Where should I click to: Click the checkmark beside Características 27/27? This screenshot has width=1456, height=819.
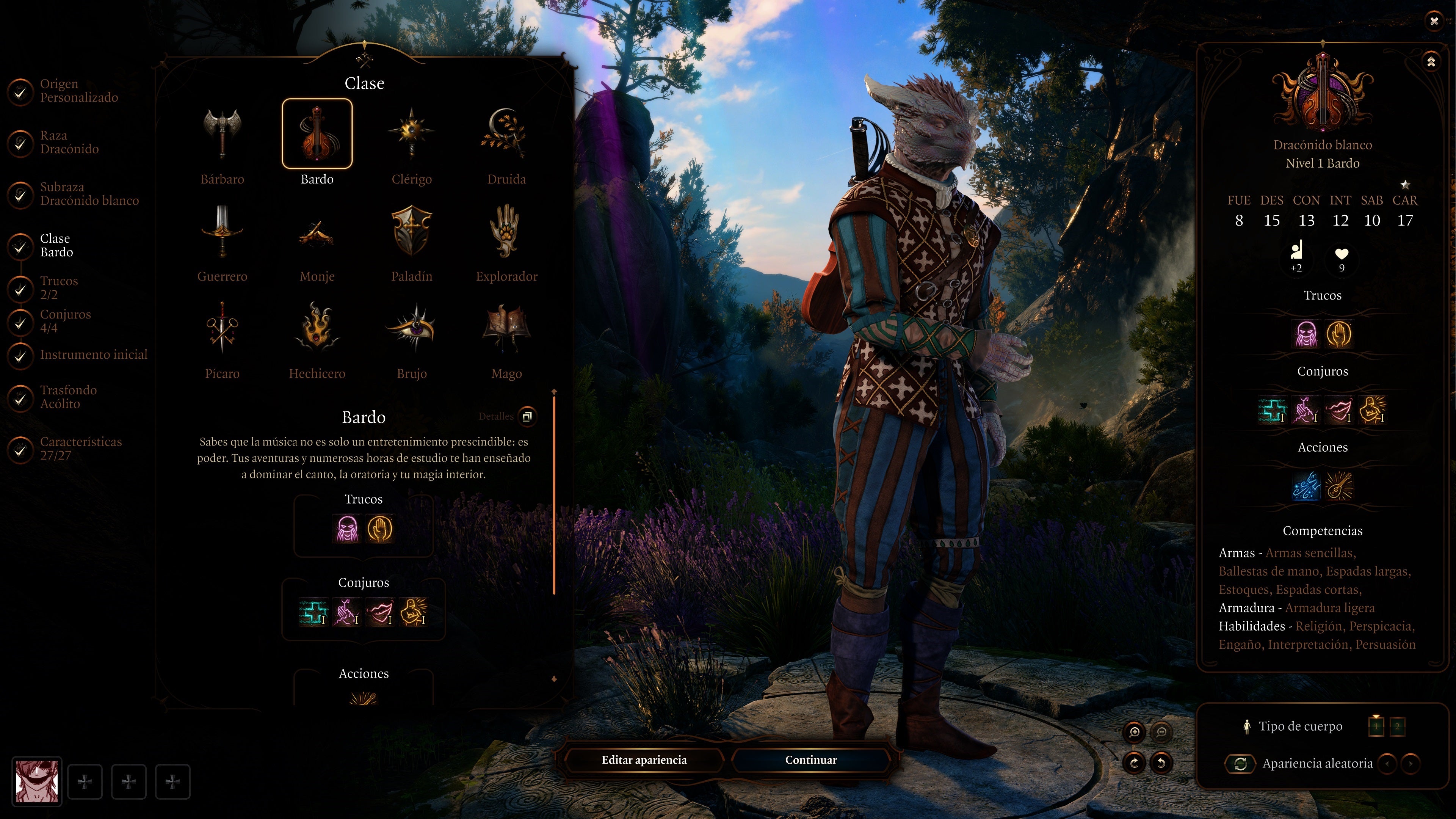pos(20,450)
